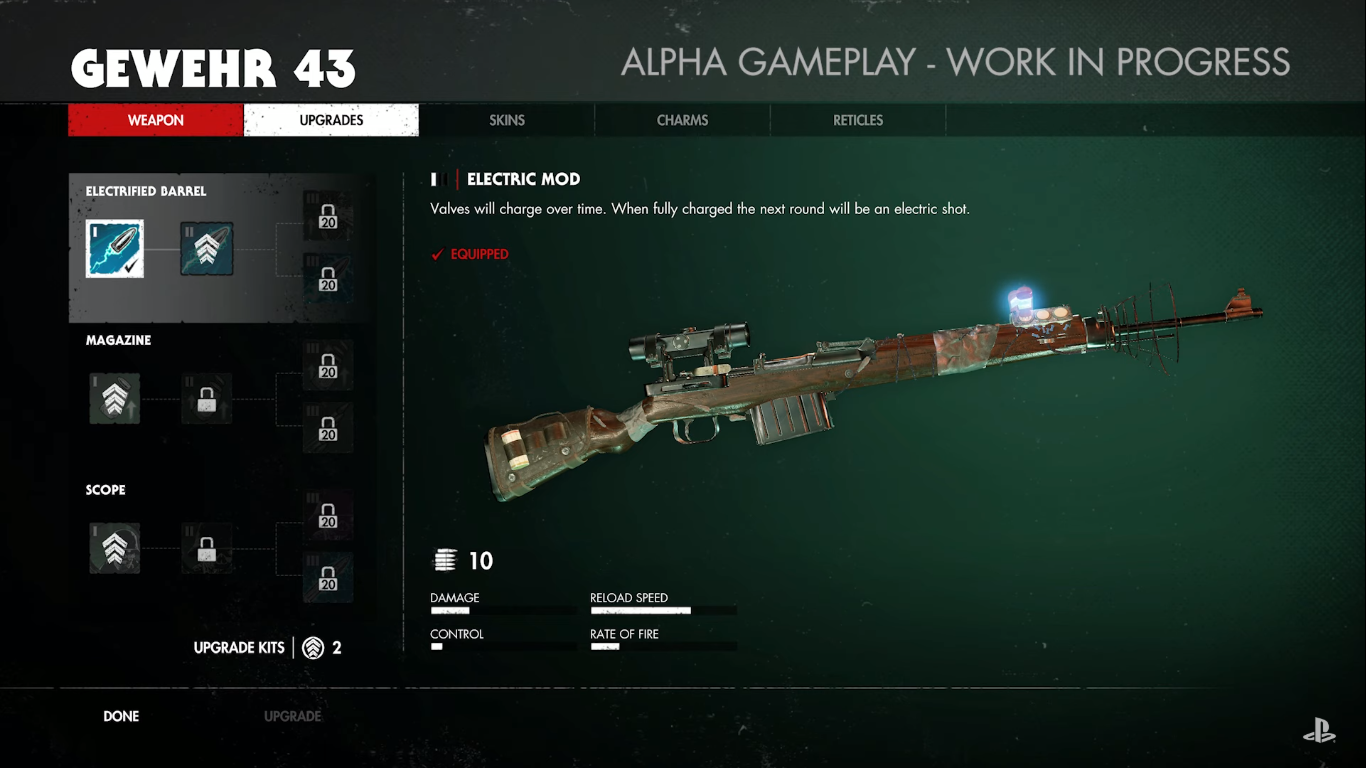1366x768 pixels.
Task: Open the Upgrades tab
Action: coord(331,120)
